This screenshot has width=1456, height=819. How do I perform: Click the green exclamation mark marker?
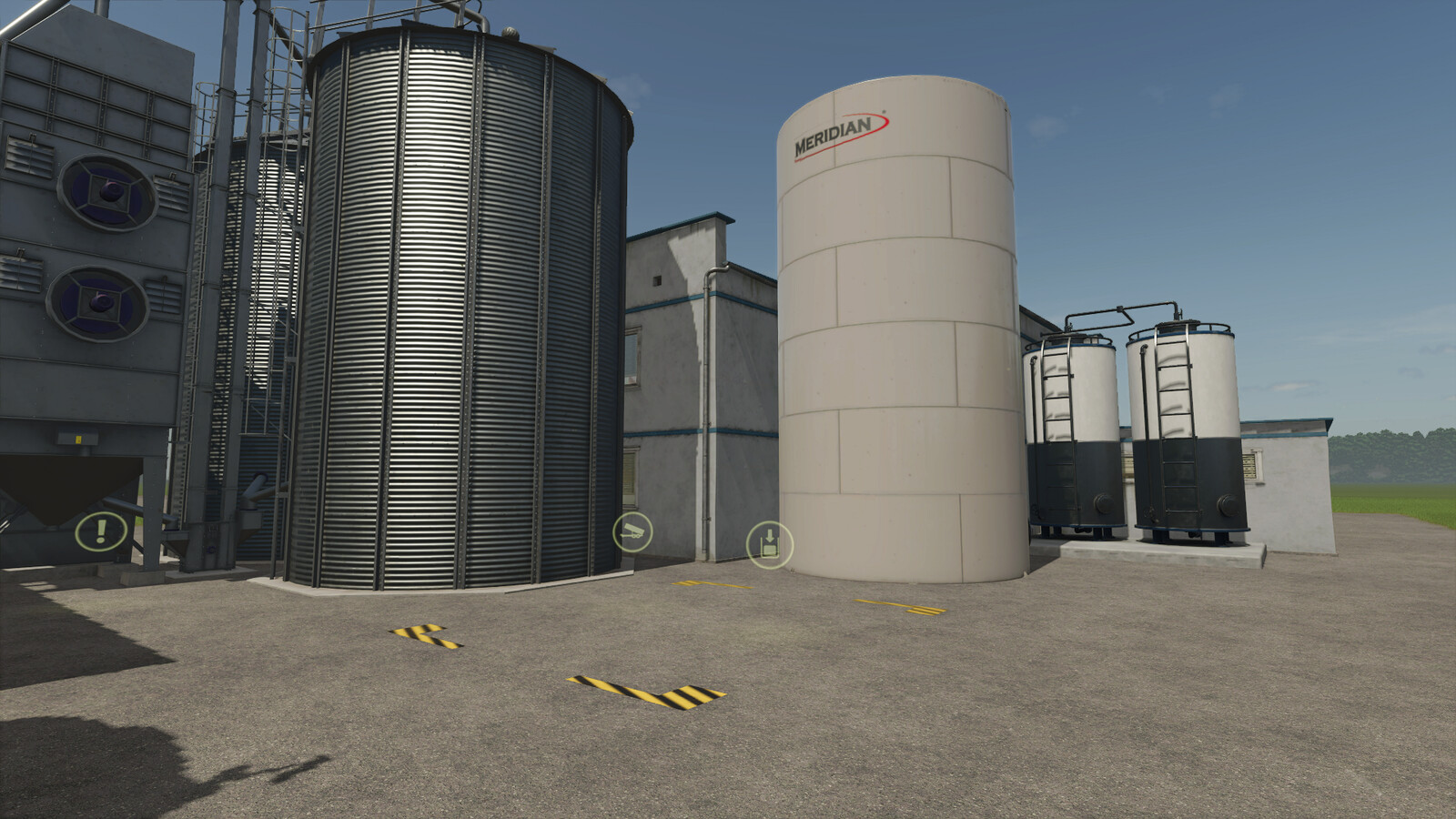(102, 531)
